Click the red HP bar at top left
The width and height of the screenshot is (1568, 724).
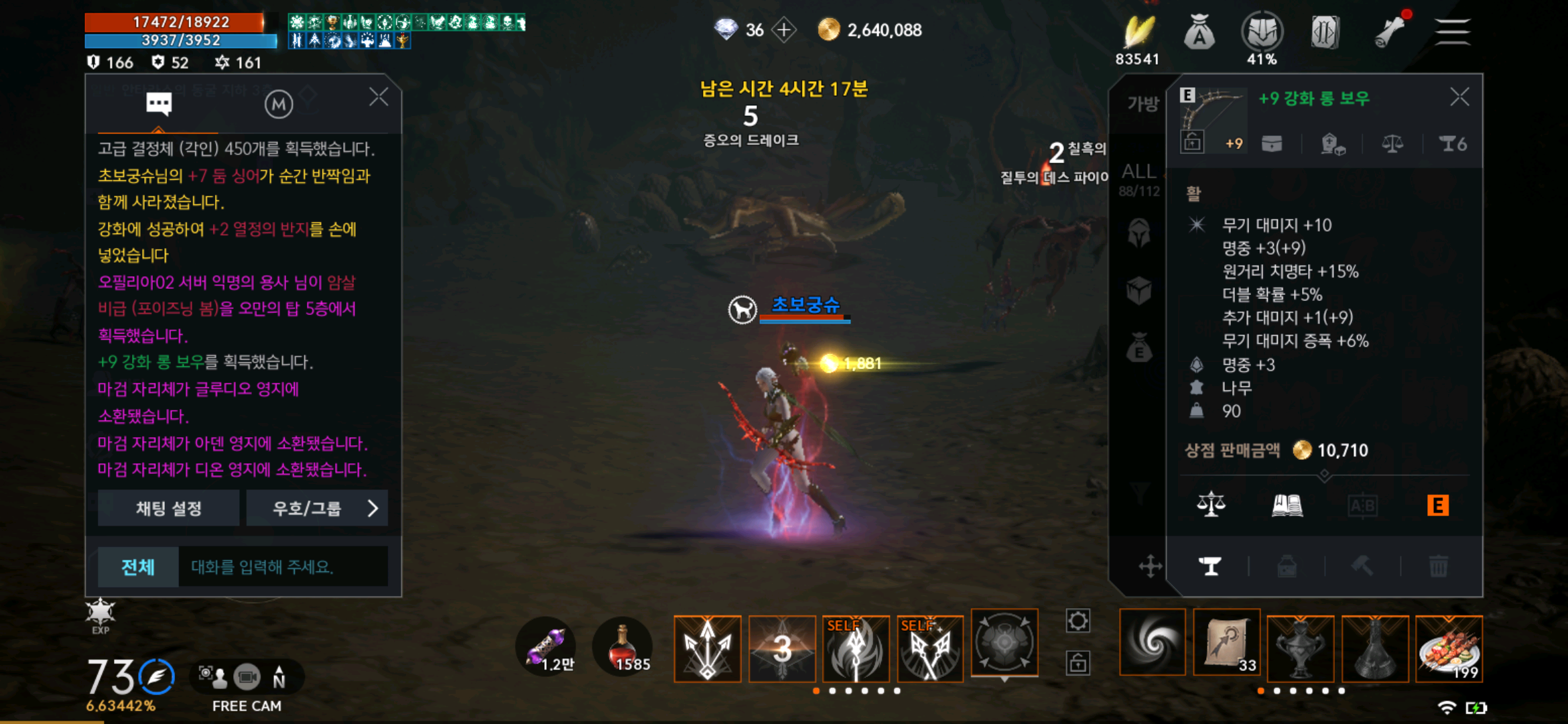(x=181, y=21)
